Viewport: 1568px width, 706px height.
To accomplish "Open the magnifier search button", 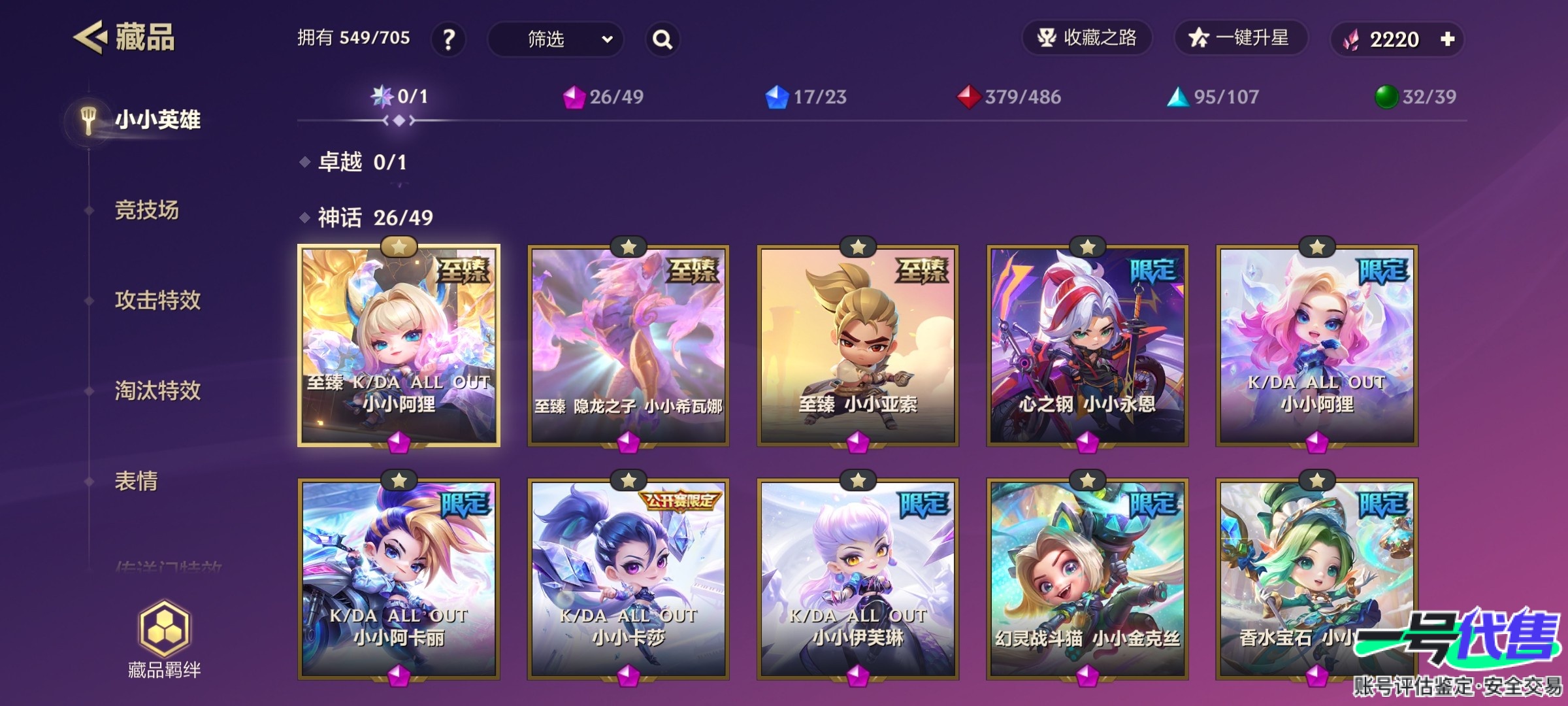I will tap(662, 39).
